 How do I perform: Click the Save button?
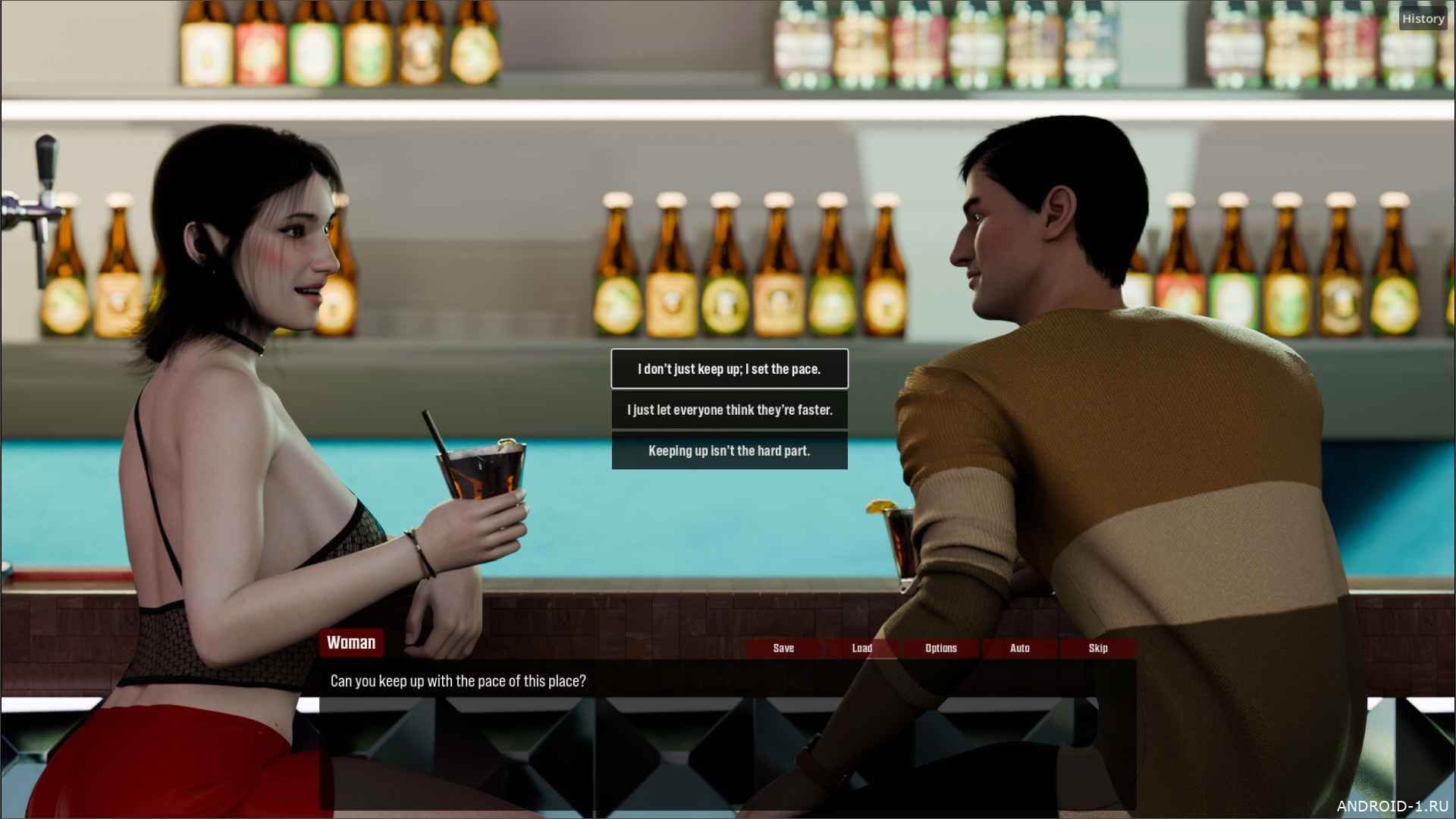pyautogui.click(x=783, y=648)
